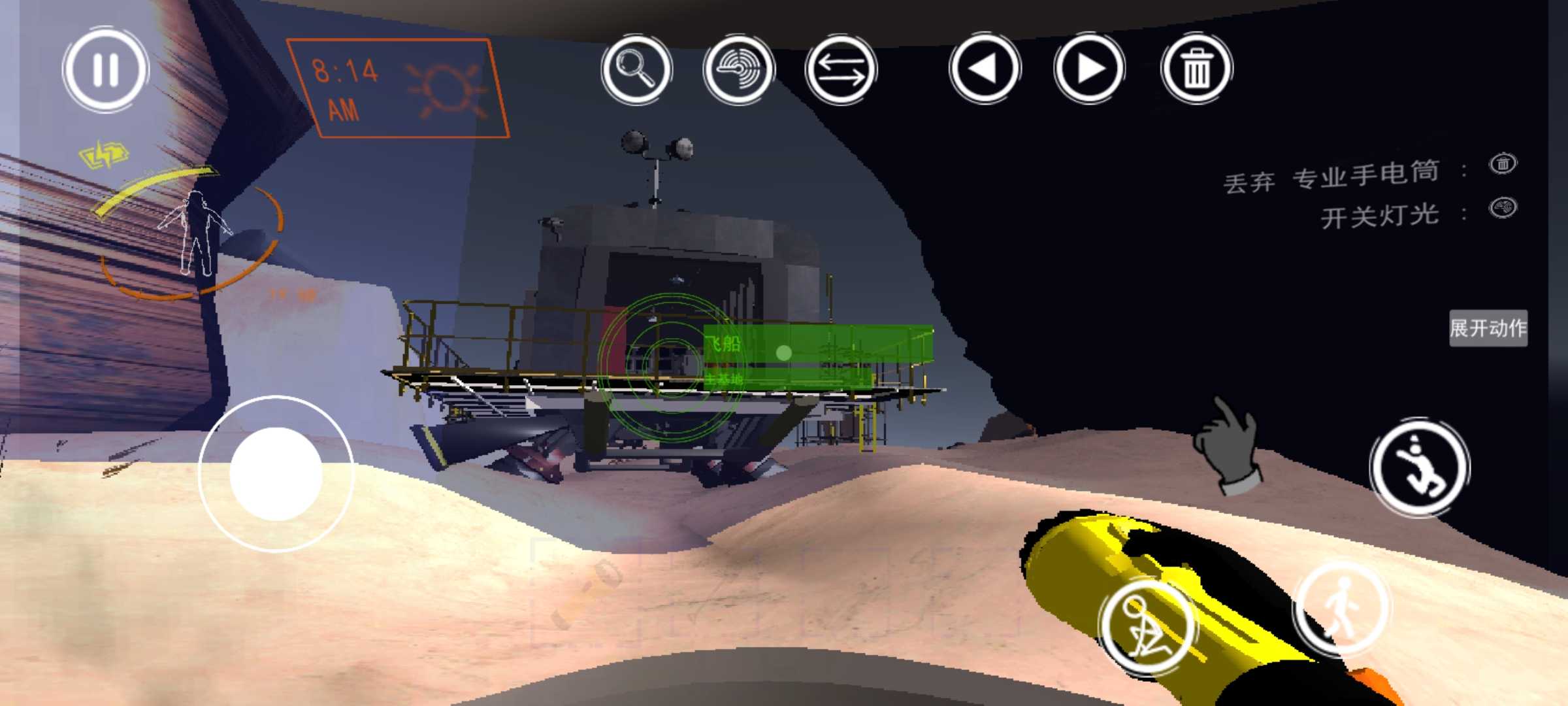Pause the game

(x=106, y=69)
